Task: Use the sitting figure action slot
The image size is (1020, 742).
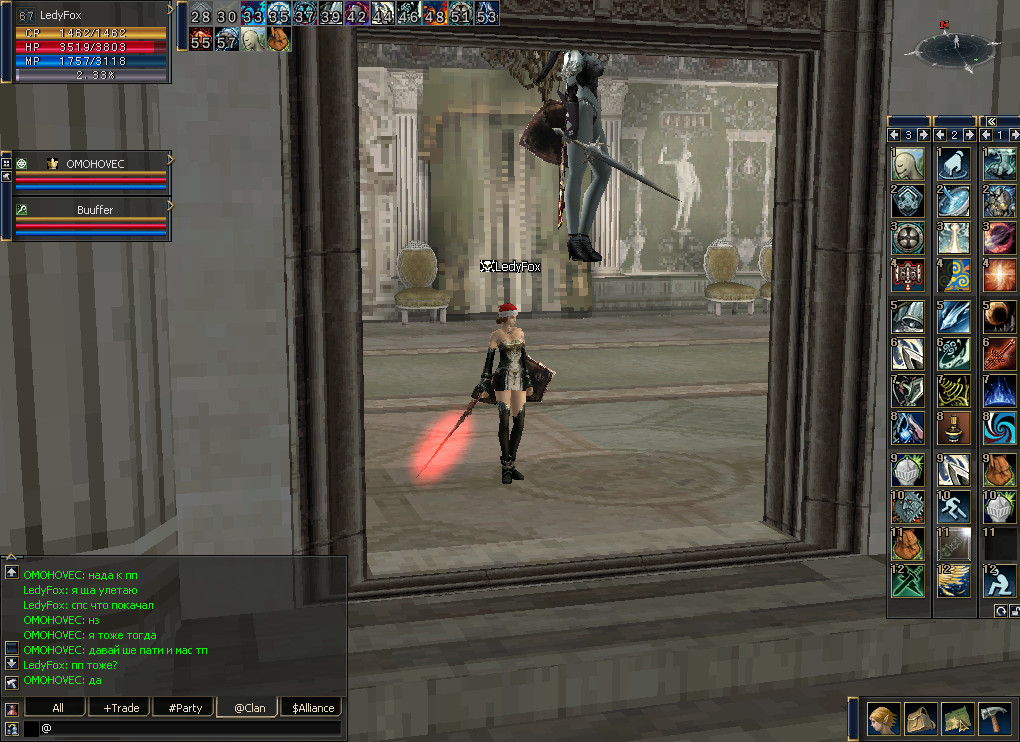Action: [x=999, y=581]
